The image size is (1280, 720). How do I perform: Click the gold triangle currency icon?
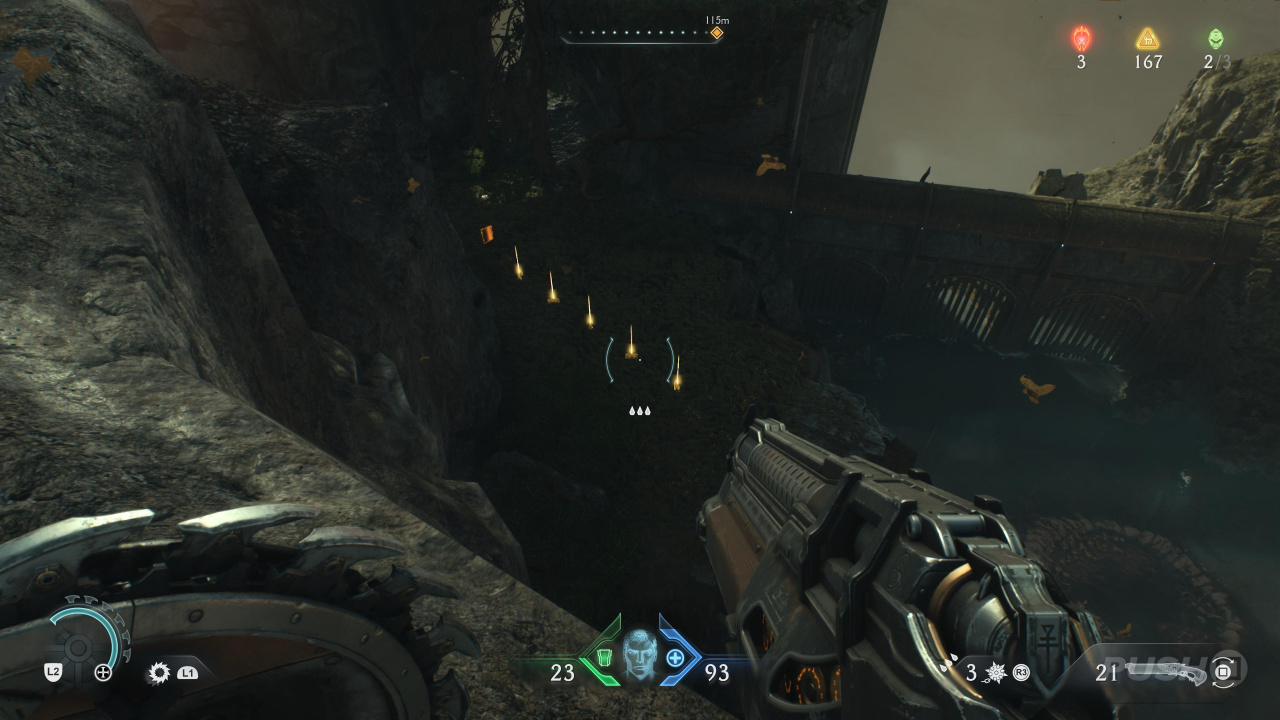[1147, 39]
